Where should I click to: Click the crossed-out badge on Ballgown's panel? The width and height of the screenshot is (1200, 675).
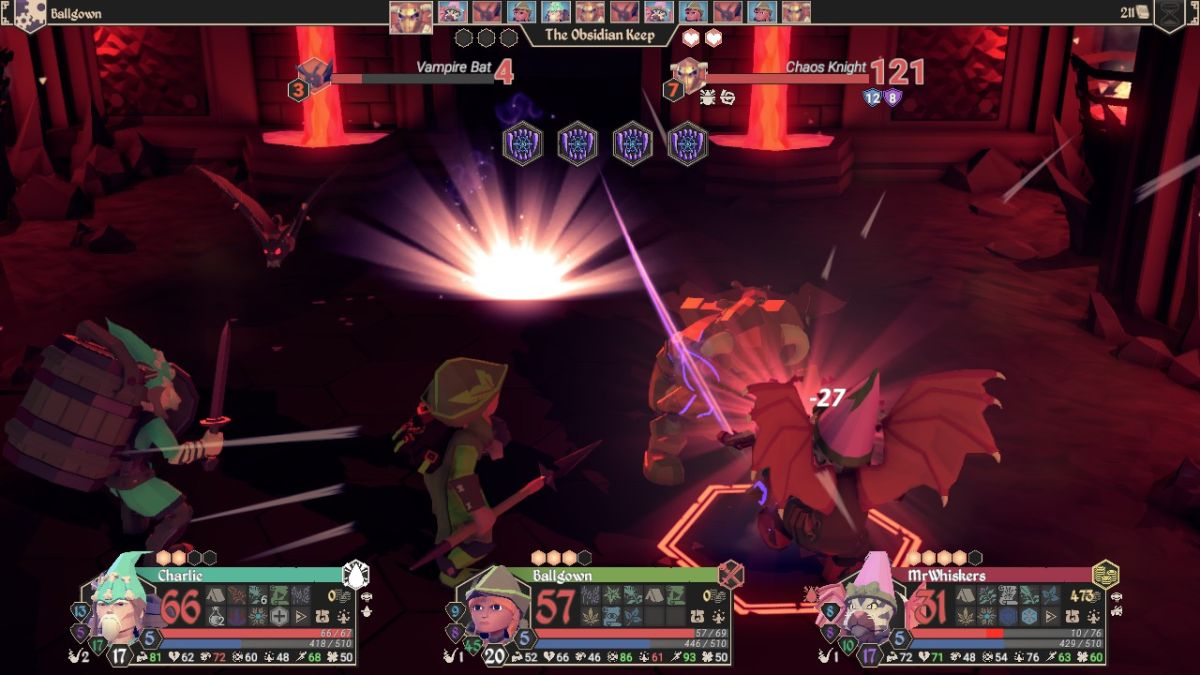731,574
